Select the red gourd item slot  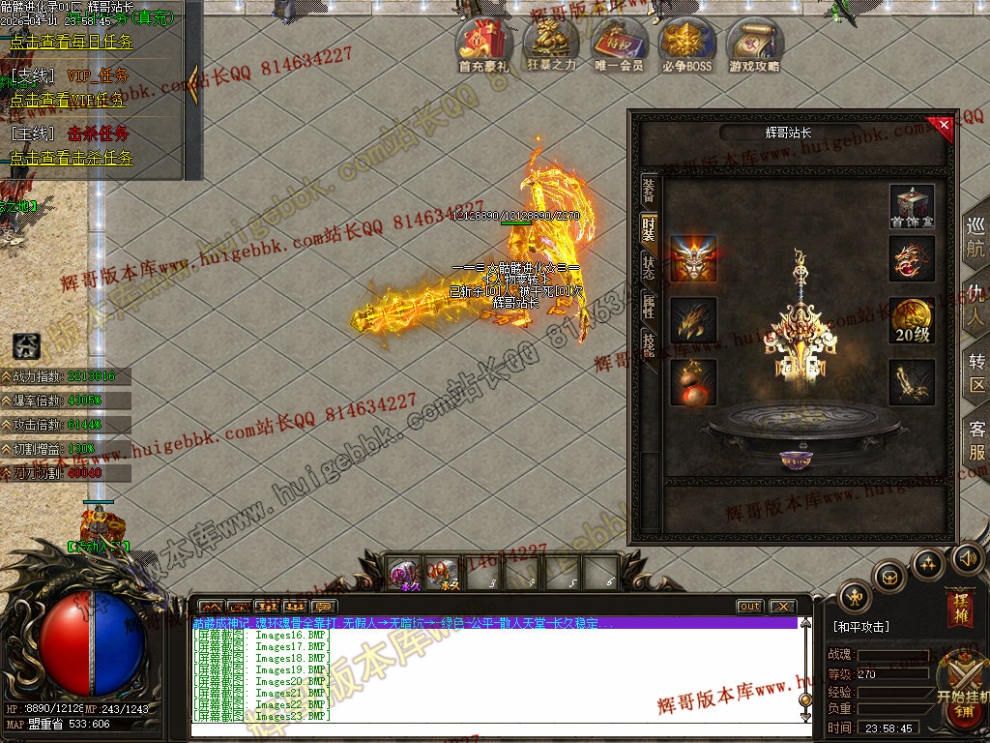coord(693,382)
